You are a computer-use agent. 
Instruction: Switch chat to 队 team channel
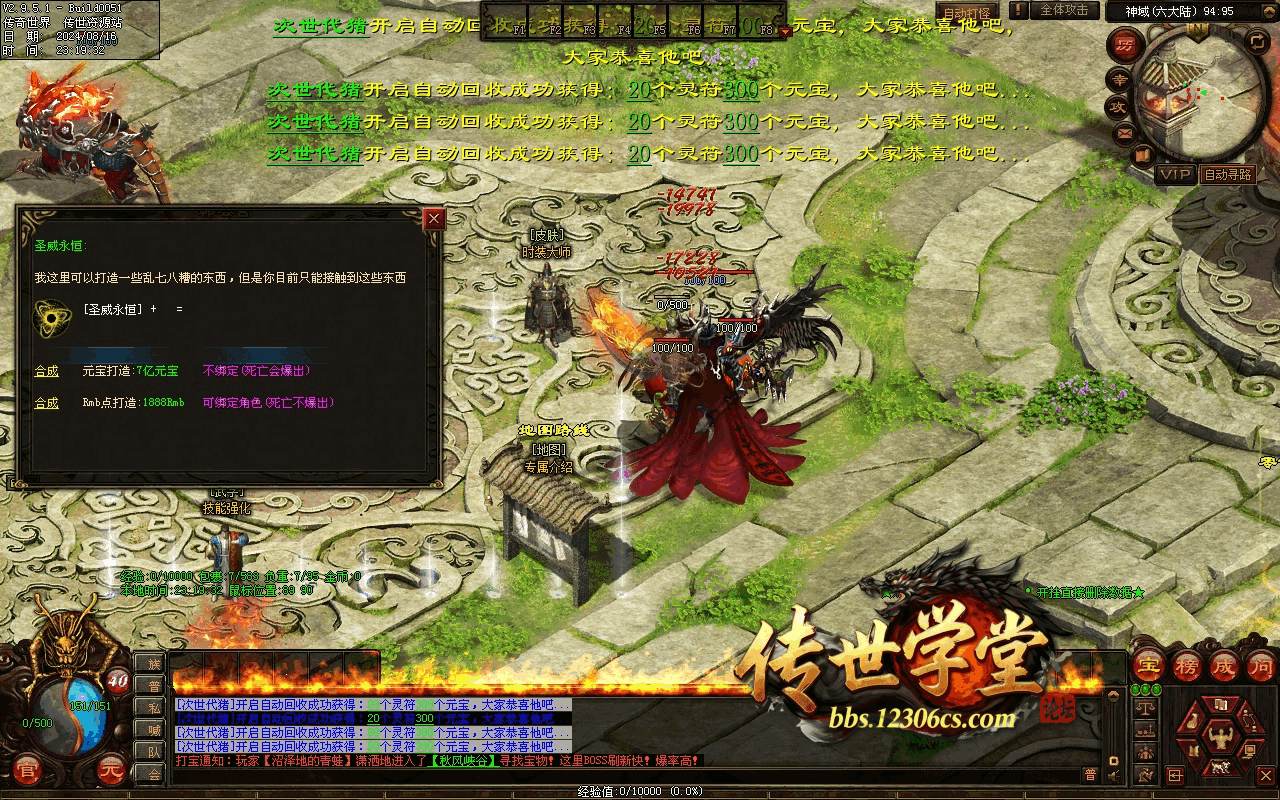153,751
